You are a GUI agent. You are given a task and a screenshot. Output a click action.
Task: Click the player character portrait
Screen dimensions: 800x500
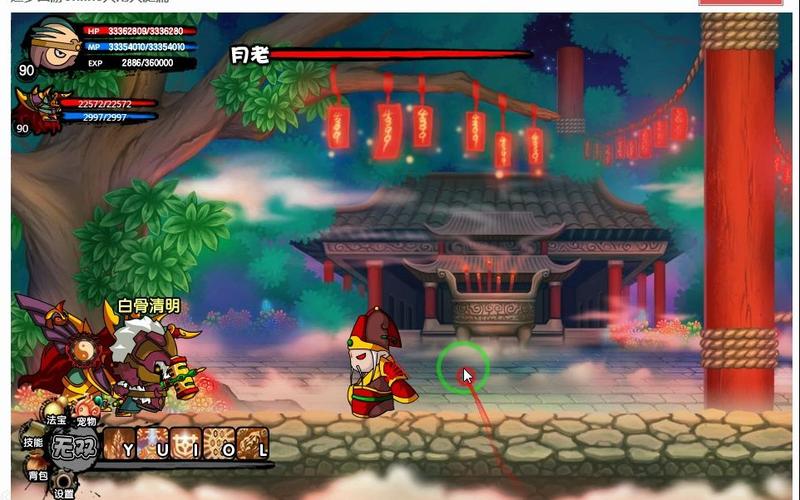coord(52,43)
